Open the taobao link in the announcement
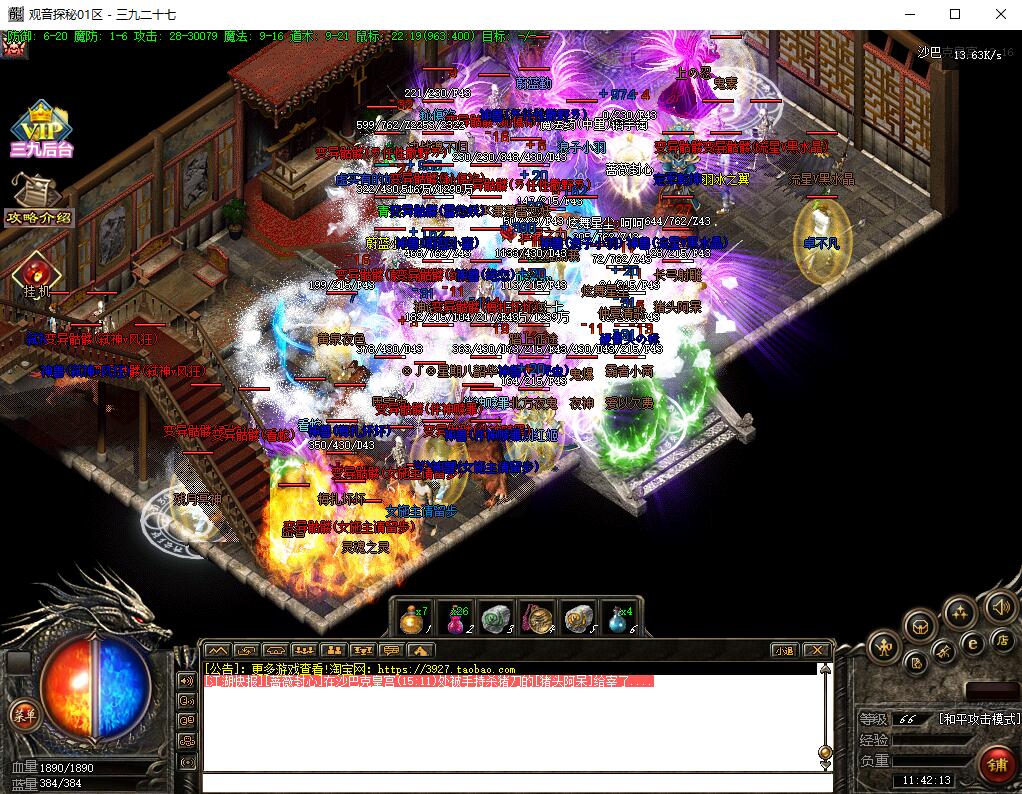 tap(448, 669)
